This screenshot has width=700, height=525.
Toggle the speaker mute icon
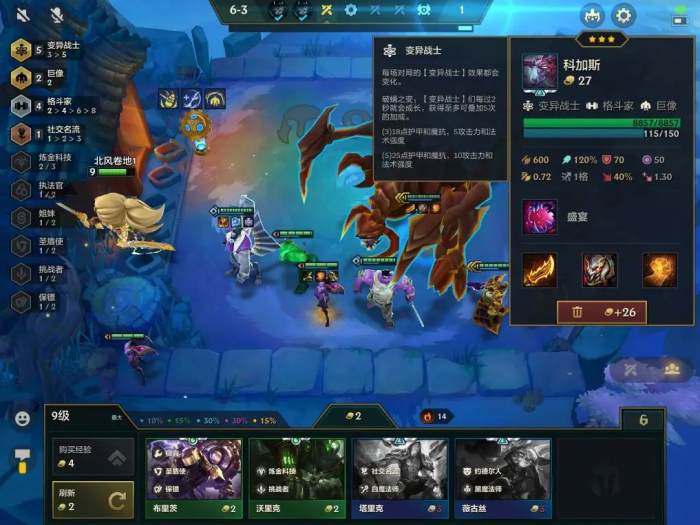23,15
